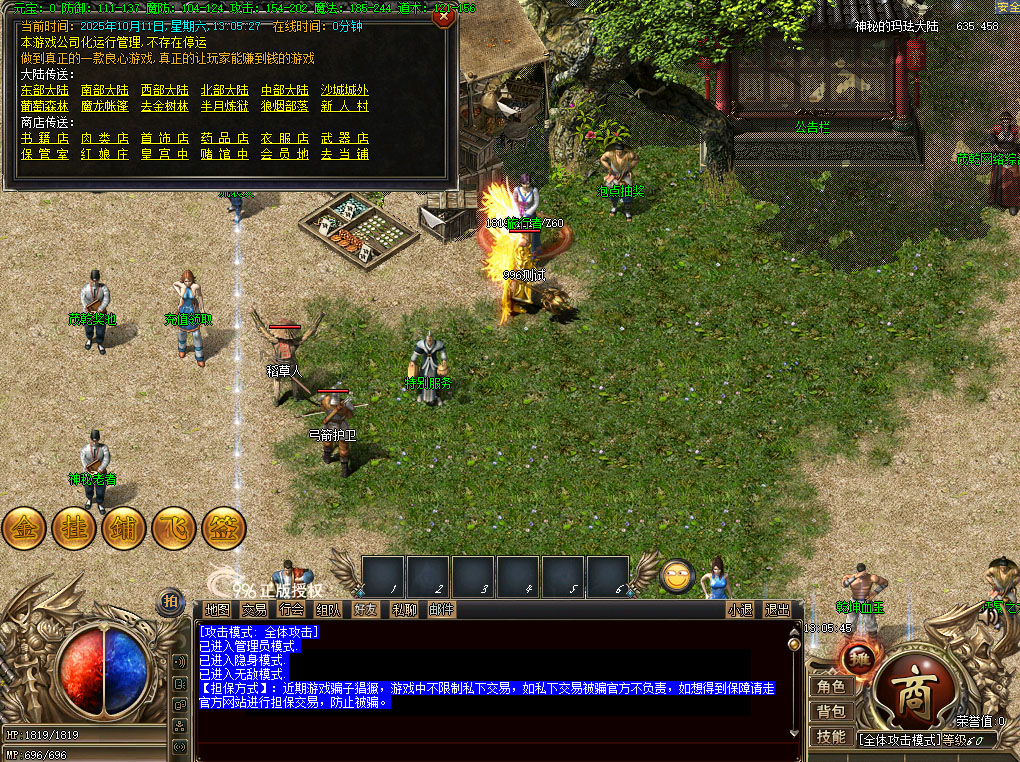Screen dimensions: 1020x762
Task: Click the small 拍 auction button
Action: 170,601
